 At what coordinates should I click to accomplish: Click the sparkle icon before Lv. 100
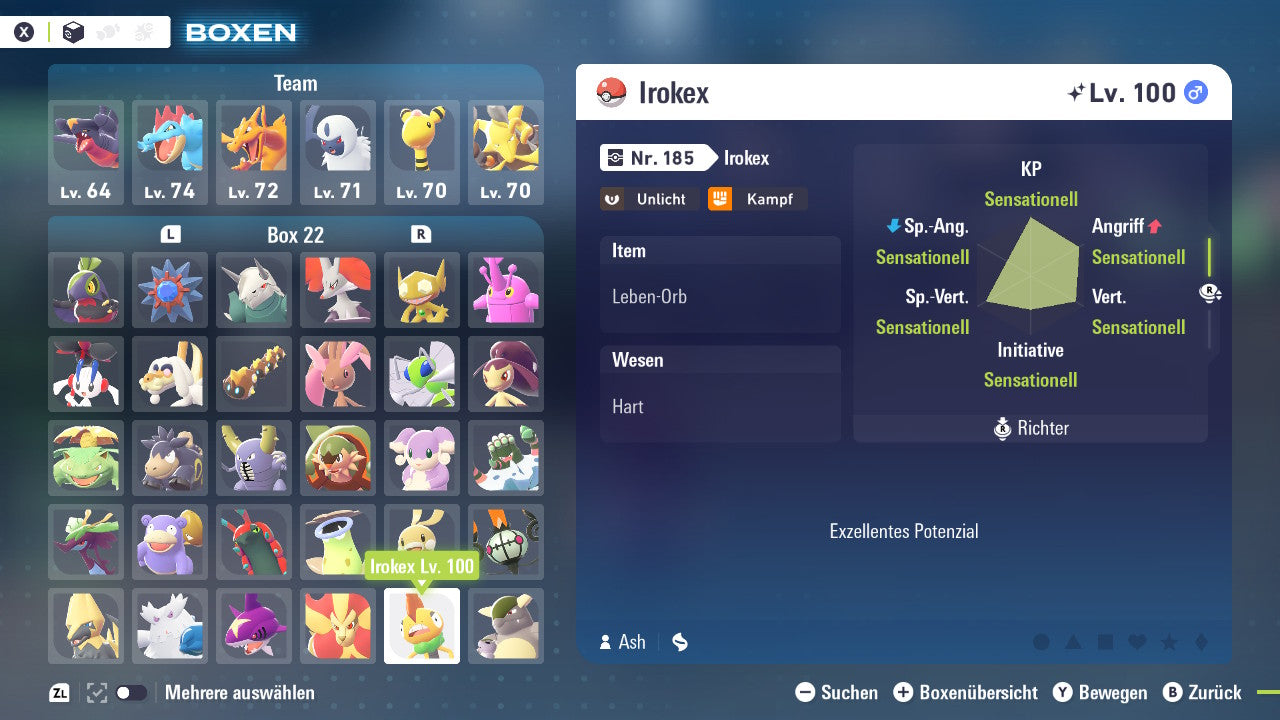tap(1077, 91)
